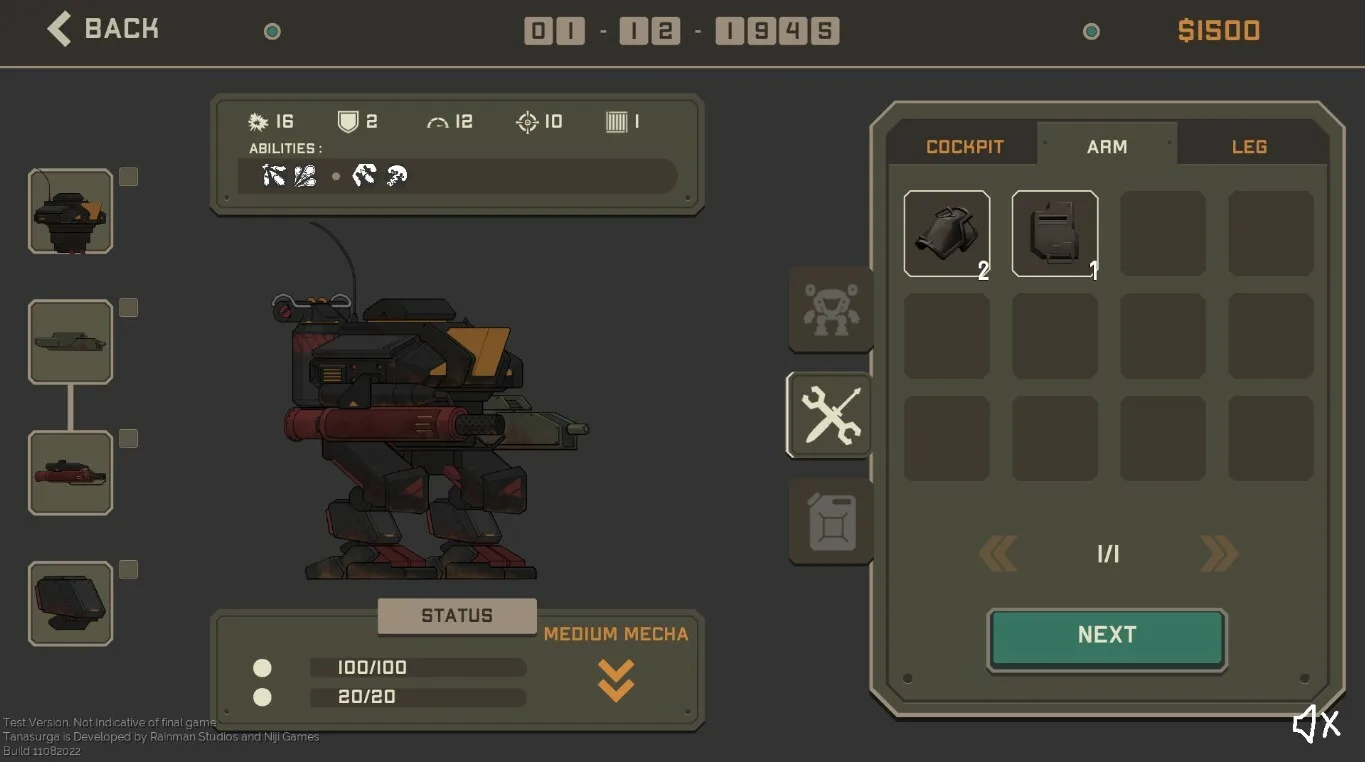Select the equipped leg part slot
Screen dimensions: 1365x762
70,603
